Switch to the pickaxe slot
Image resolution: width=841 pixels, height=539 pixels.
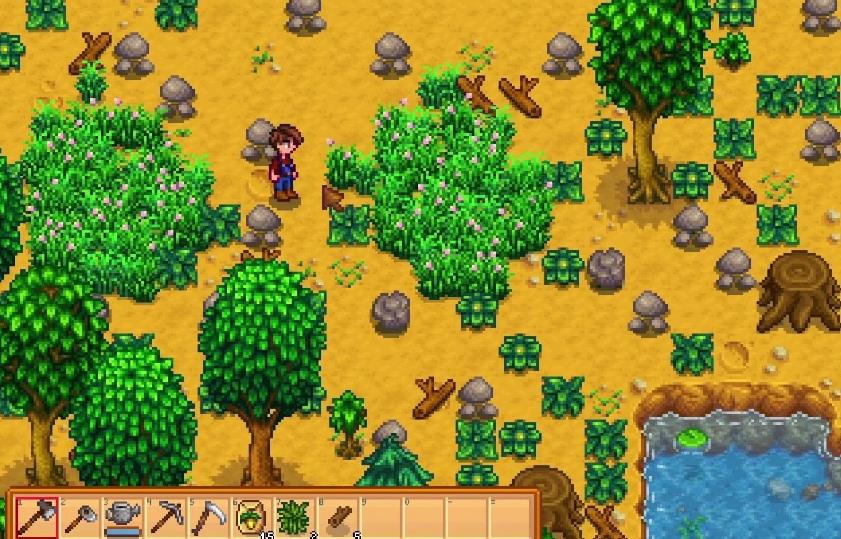click(166, 516)
